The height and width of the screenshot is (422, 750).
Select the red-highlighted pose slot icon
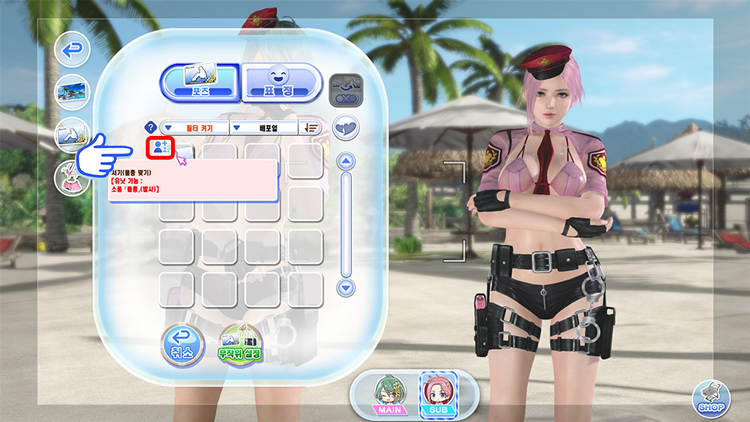tap(160, 148)
